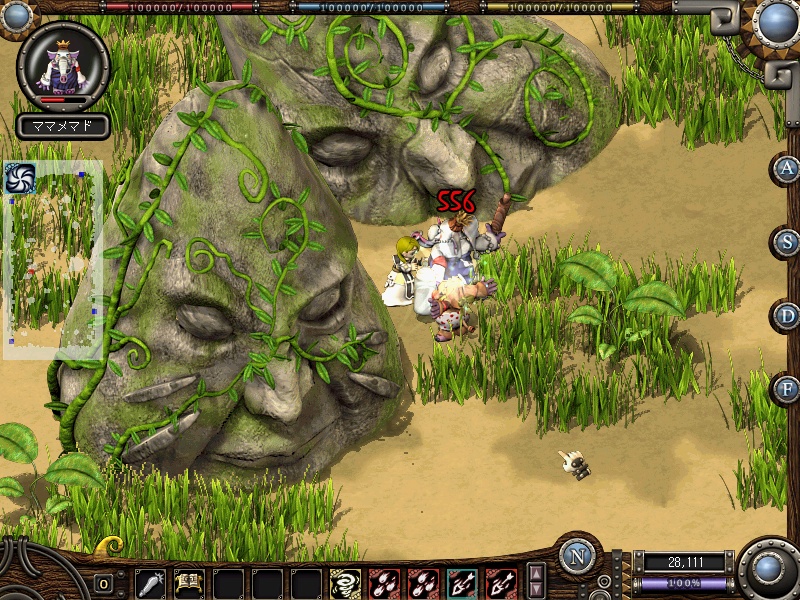
Task: Open the translucent minimap overlay
Action: pyautogui.click(x=53, y=260)
